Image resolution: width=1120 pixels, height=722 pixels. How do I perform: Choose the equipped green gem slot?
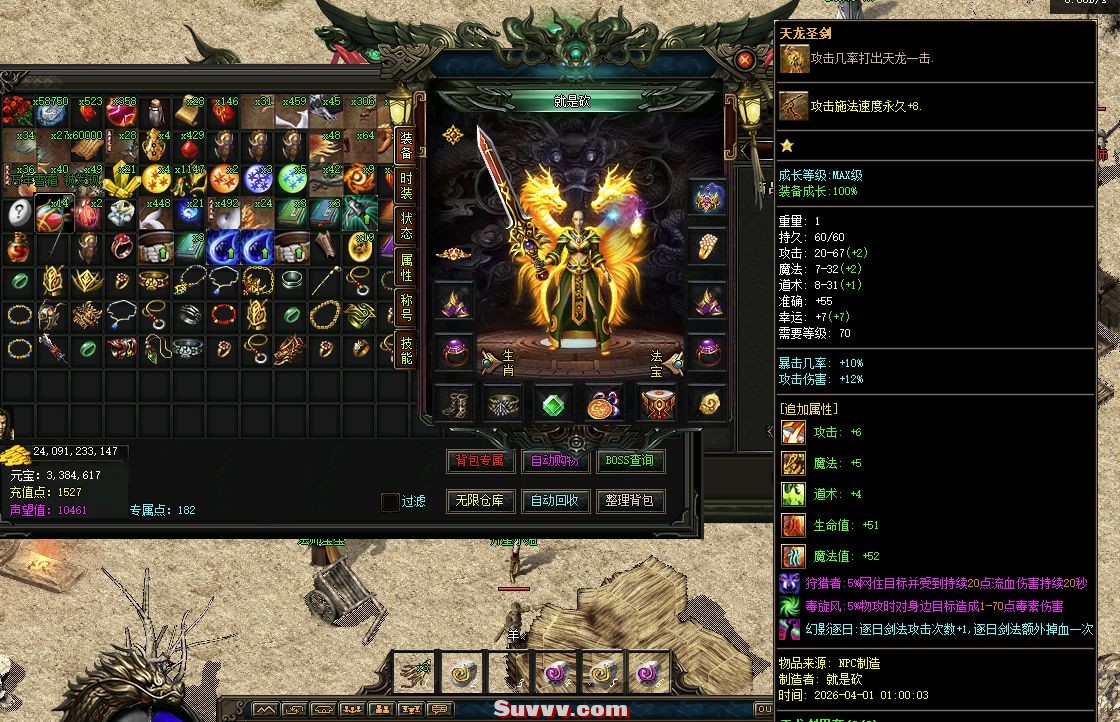pyautogui.click(x=554, y=404)
